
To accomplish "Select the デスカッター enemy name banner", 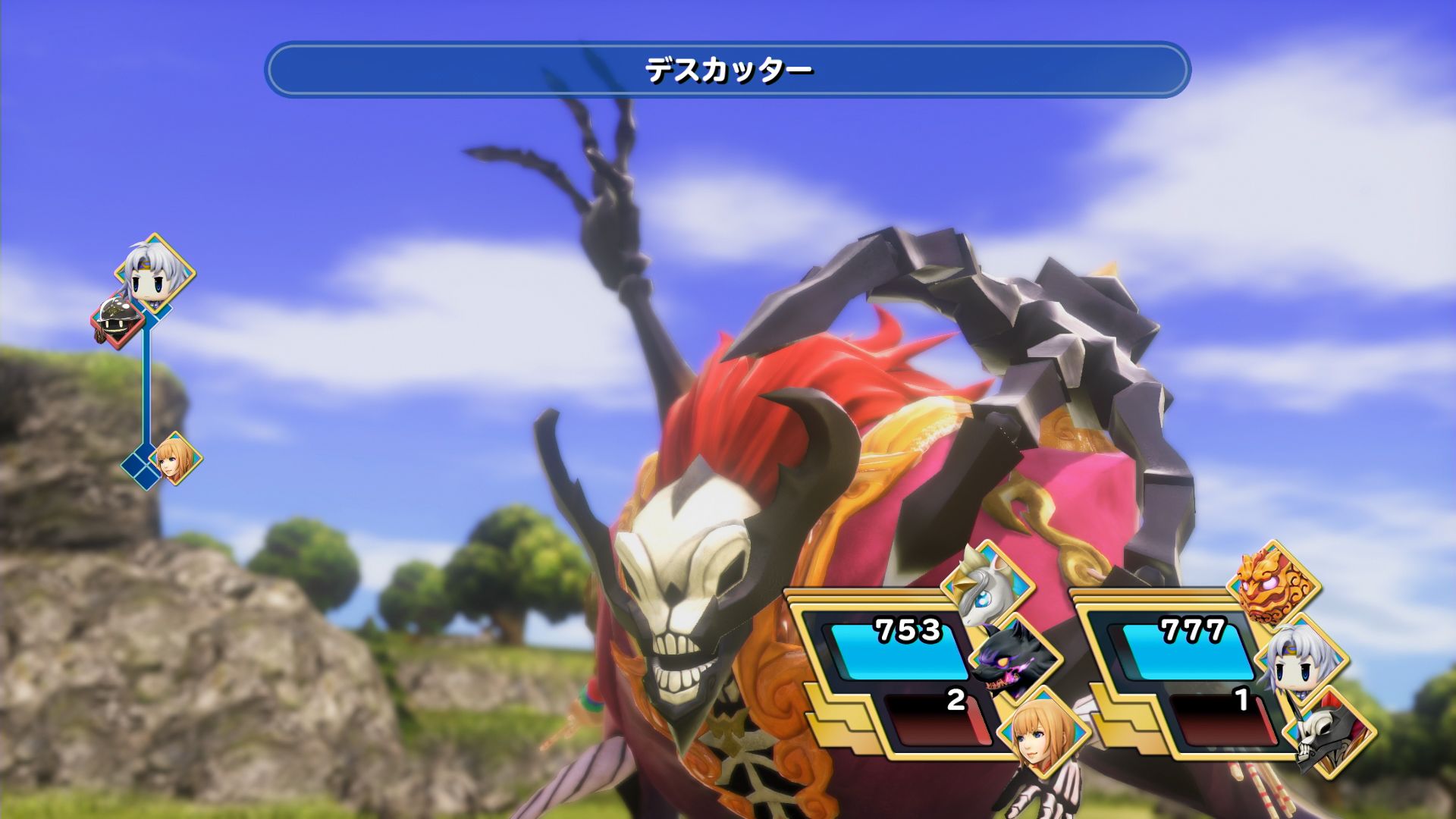I will 728,72.
